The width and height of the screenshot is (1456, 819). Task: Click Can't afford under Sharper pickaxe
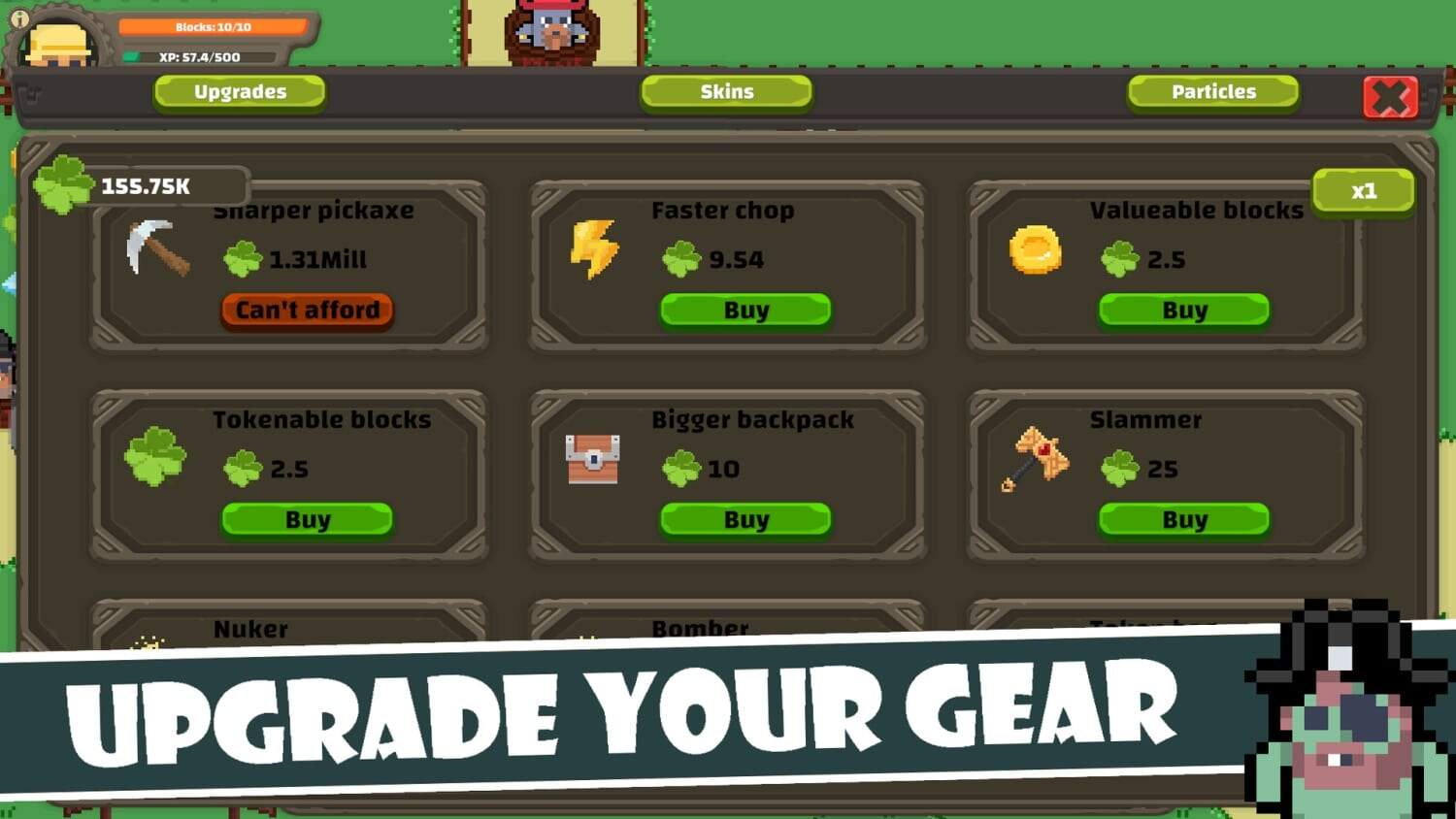pos(307,311)
